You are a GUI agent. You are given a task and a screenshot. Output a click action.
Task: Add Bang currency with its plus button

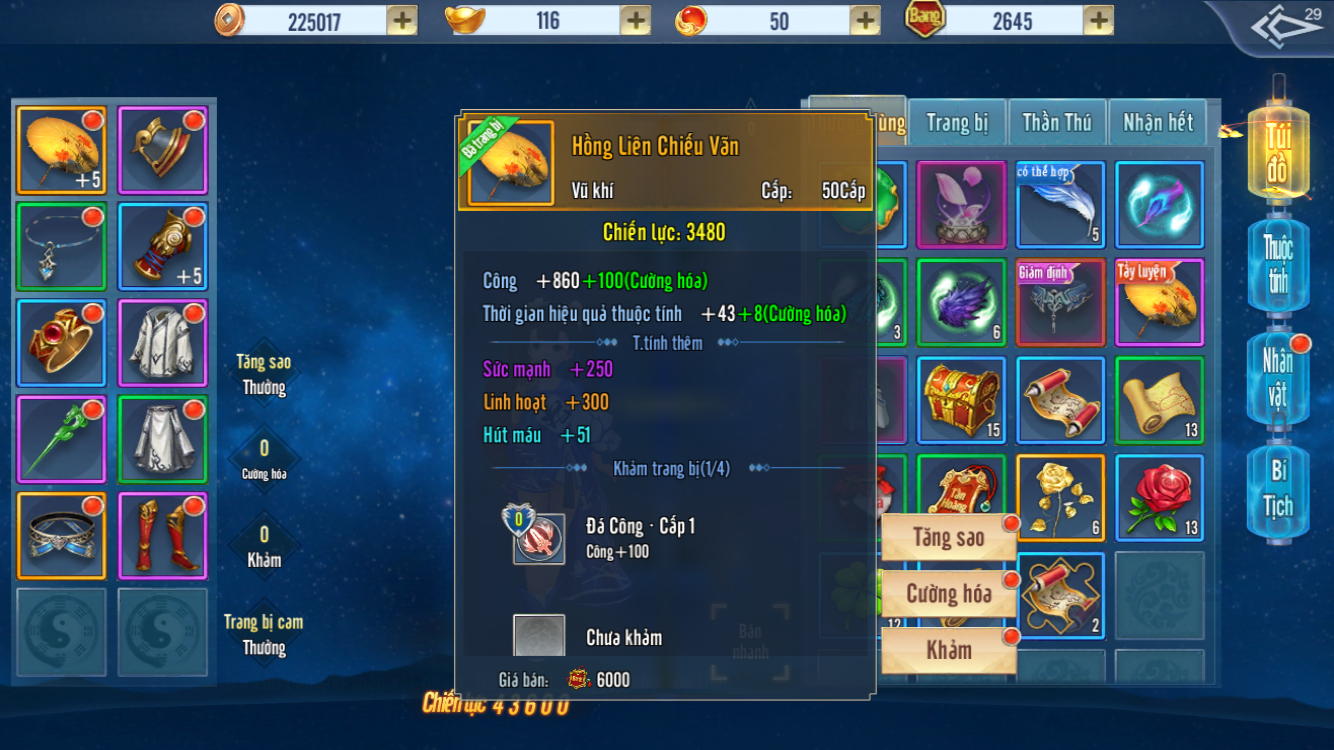pos(1098,20)
